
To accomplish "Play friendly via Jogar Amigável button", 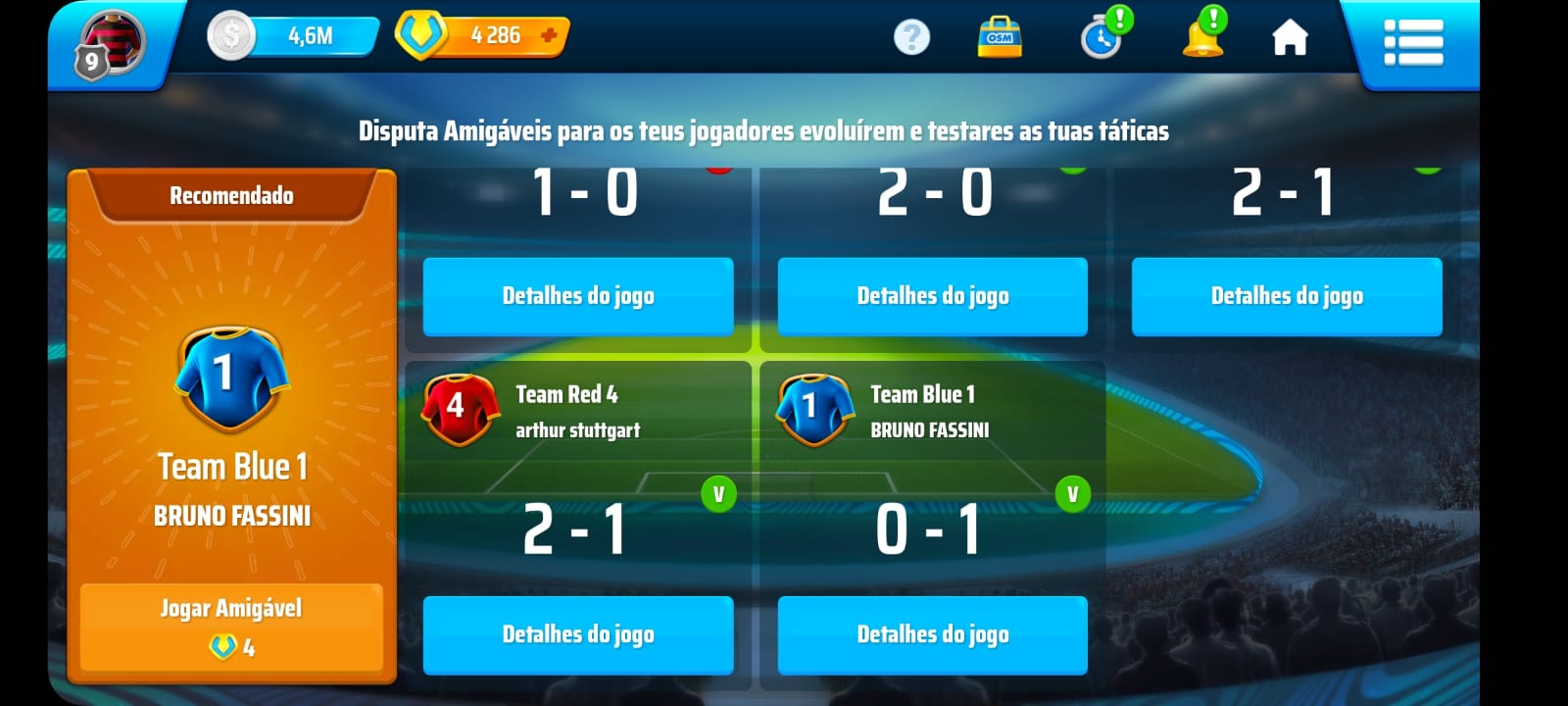I will 231,627.
